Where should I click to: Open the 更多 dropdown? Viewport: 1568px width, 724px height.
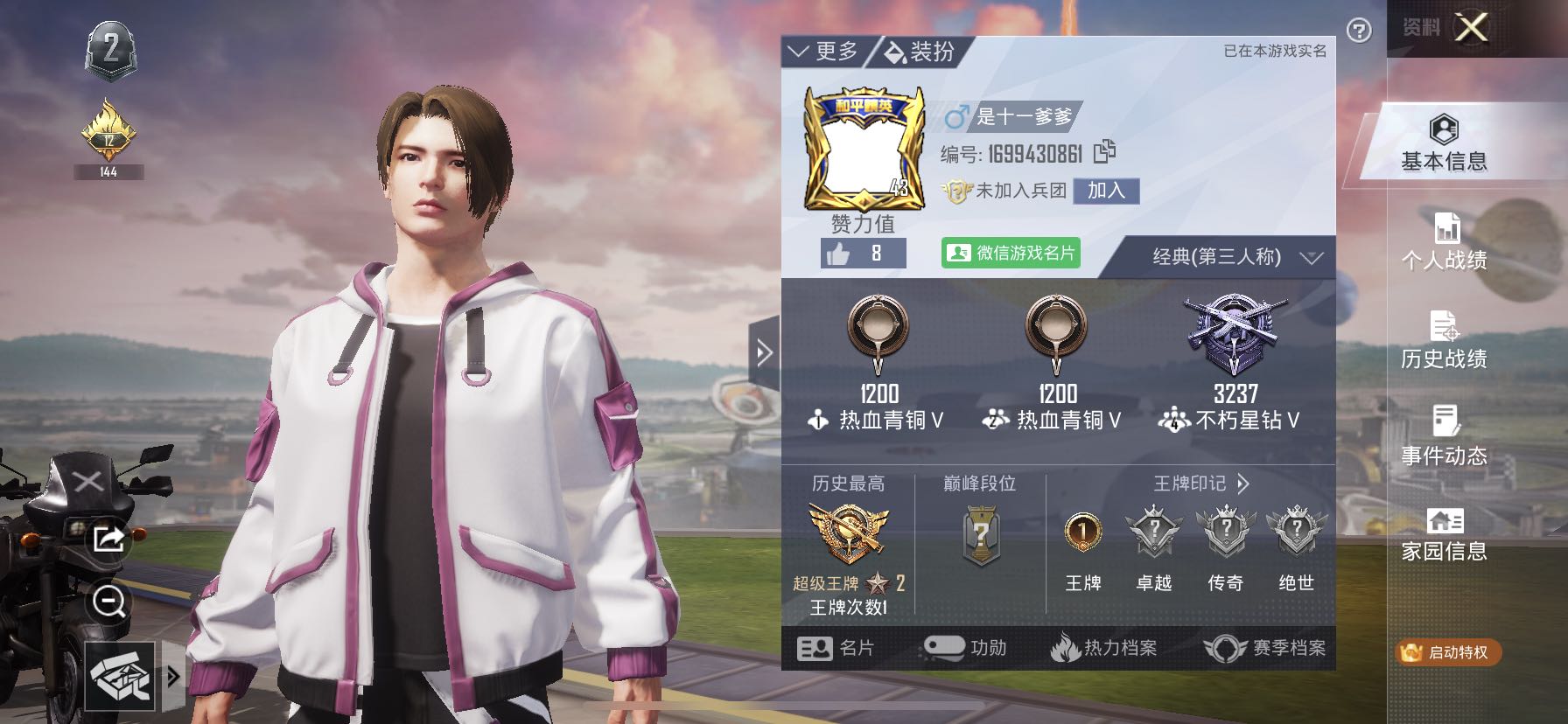[823, 52]
